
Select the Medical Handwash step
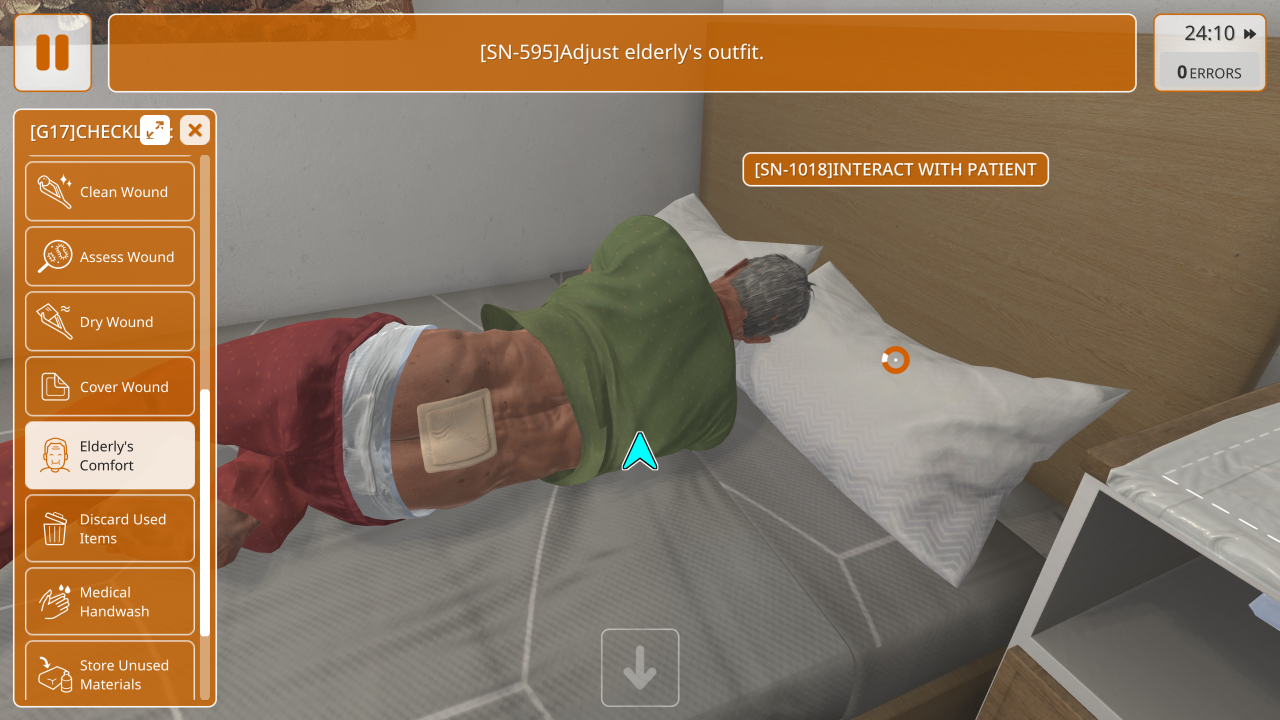(x=110, y=602)
